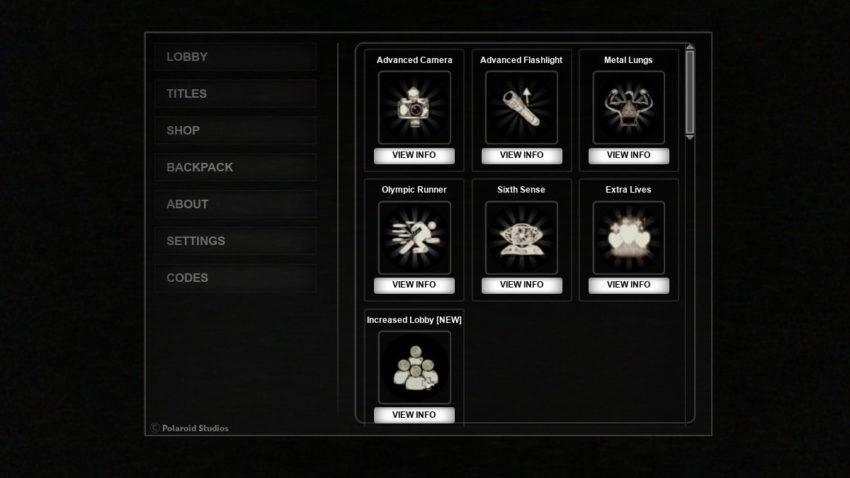
Task: Click the Advanced Flashlight icon
Action: [521, 107]
